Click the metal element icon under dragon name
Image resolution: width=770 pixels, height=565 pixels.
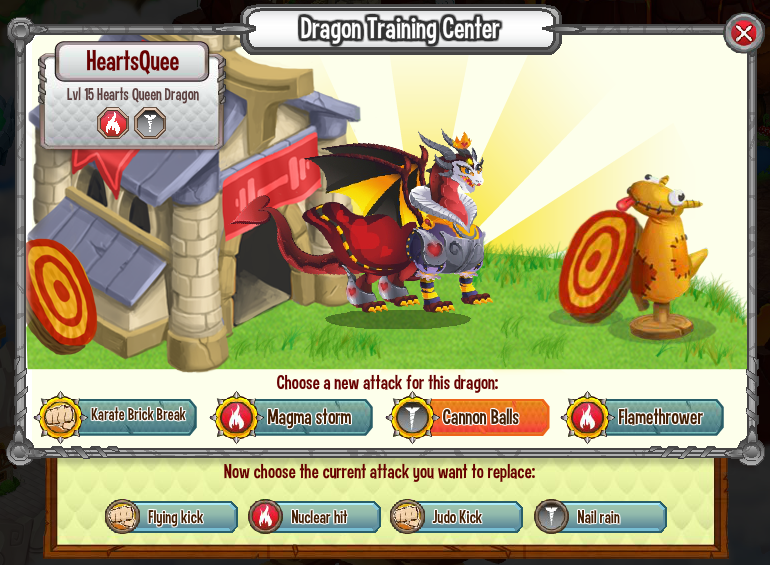pos(150,123)
